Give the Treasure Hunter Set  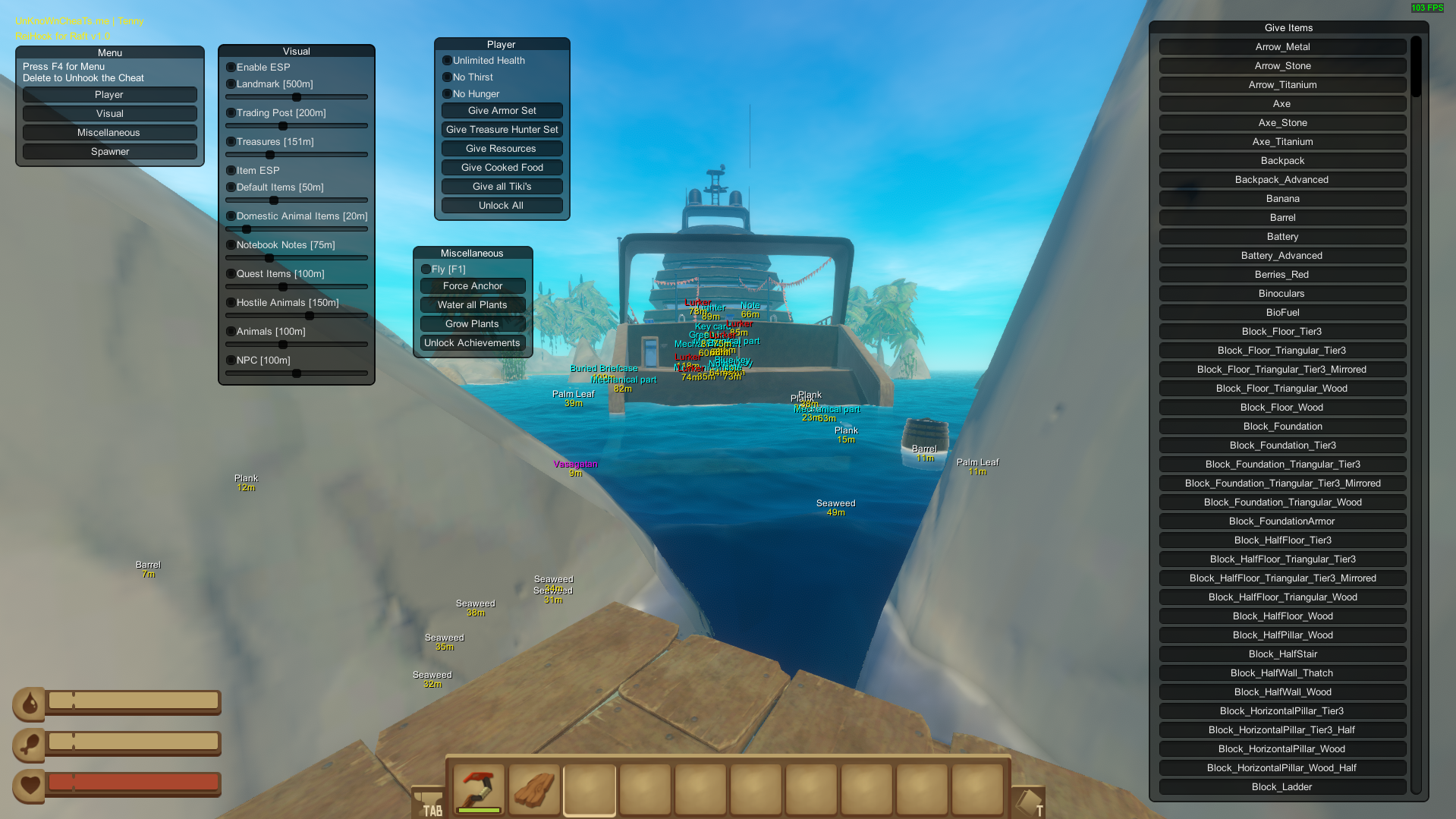point(502,130)
